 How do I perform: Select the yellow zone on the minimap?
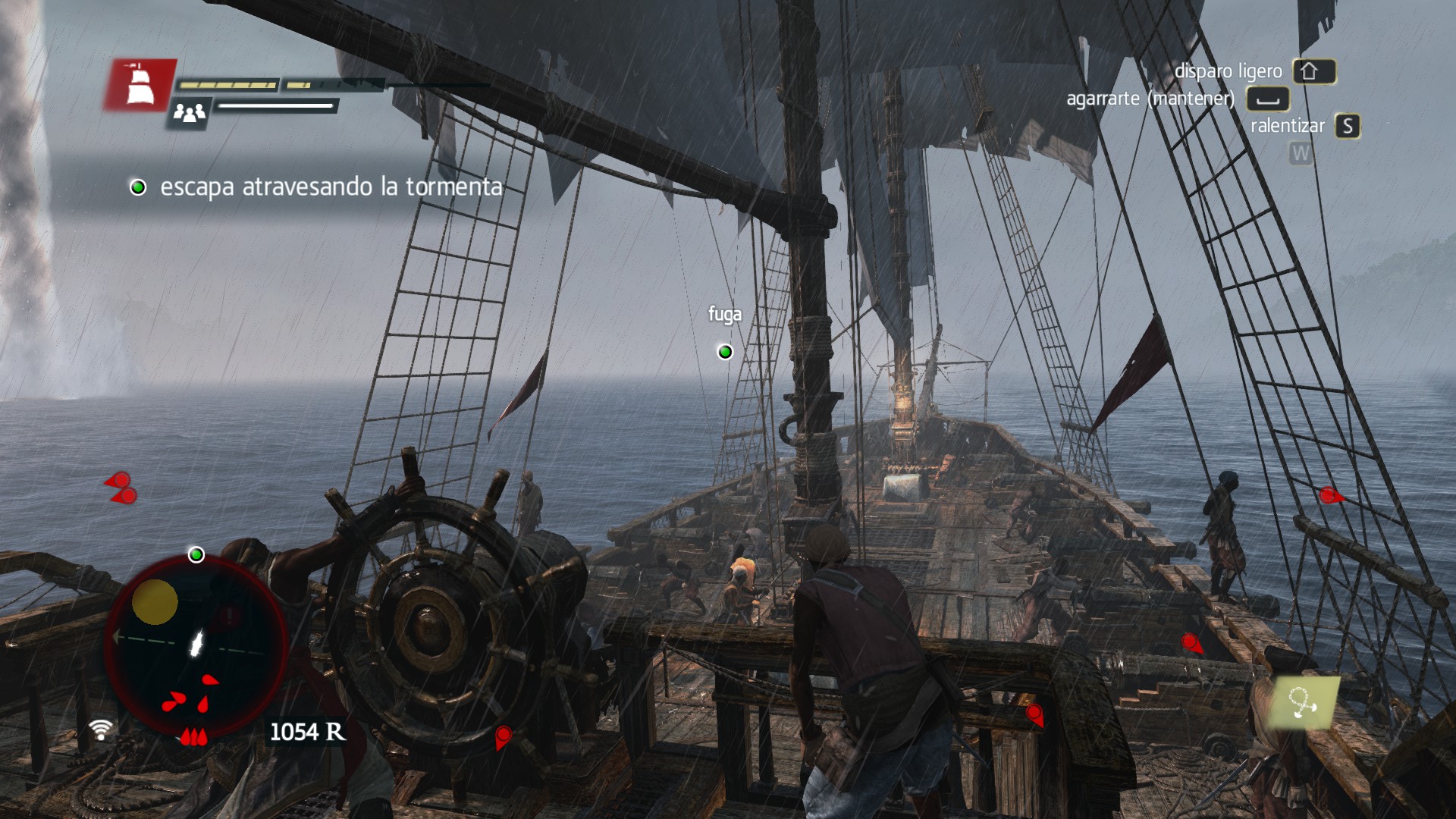[x=155, y=602]
